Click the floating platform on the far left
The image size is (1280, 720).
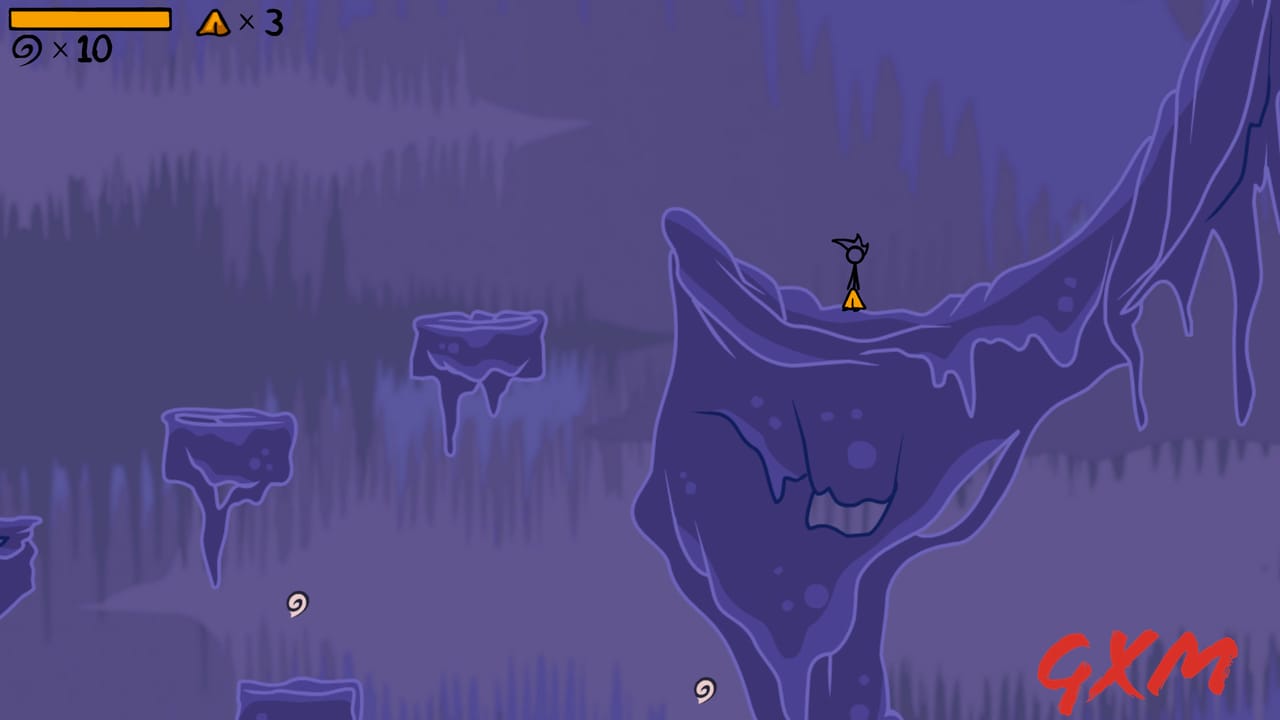tap(227, 445)
